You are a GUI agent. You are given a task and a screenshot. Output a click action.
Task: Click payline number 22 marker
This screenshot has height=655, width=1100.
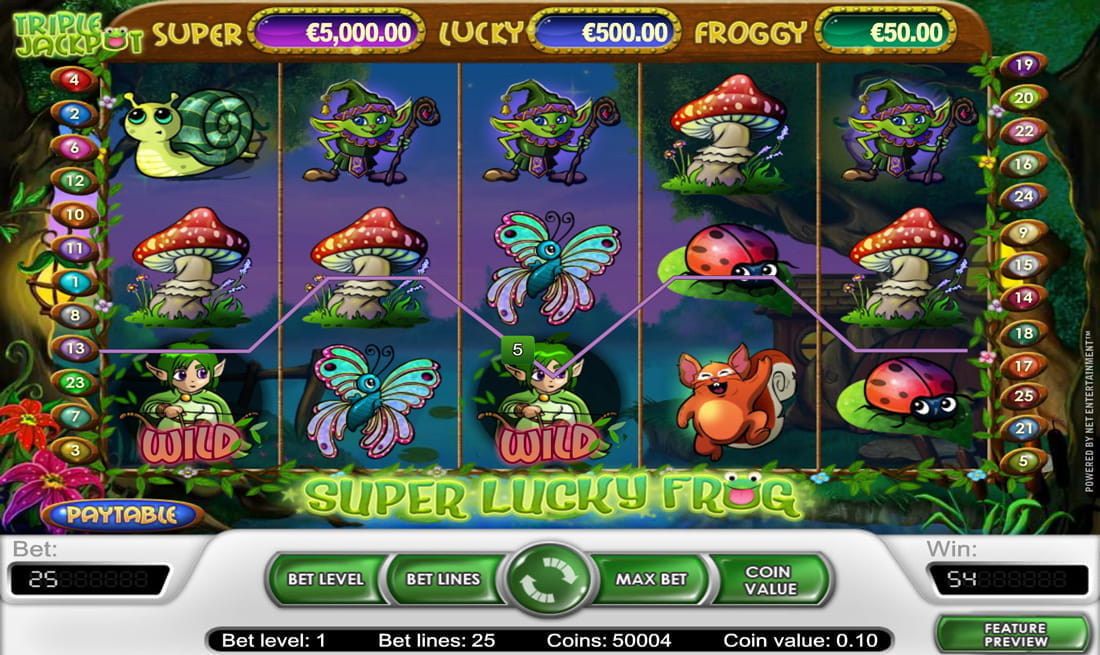click(1023, 131)
